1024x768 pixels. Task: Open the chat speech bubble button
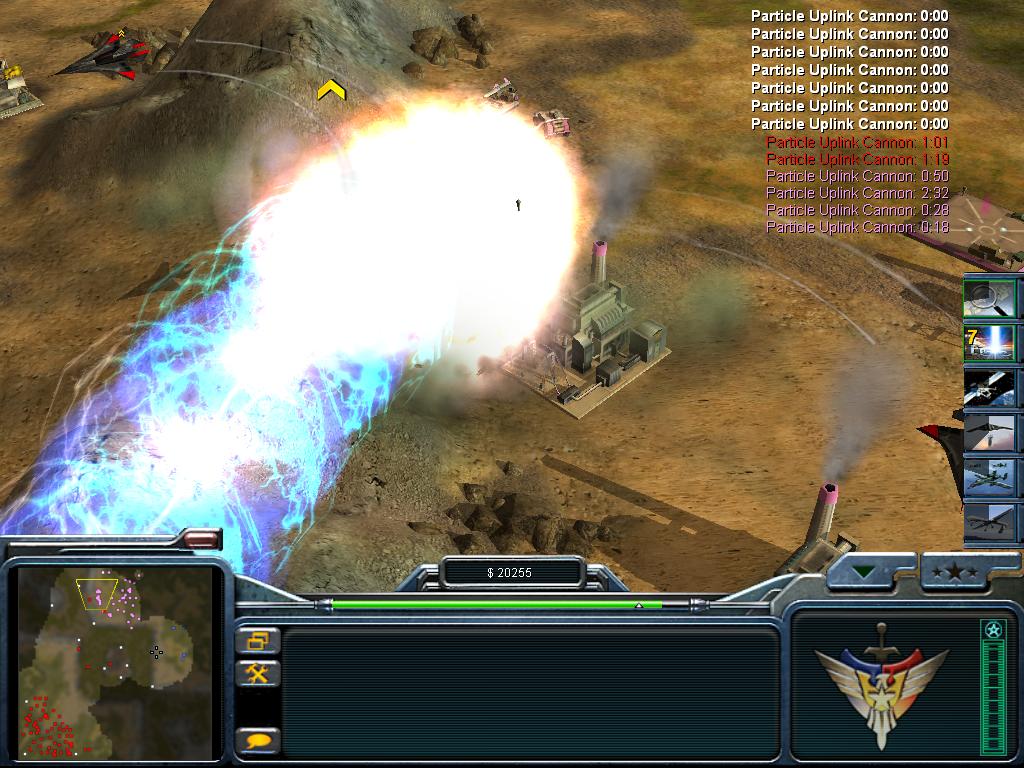click(x=258, y=741)
